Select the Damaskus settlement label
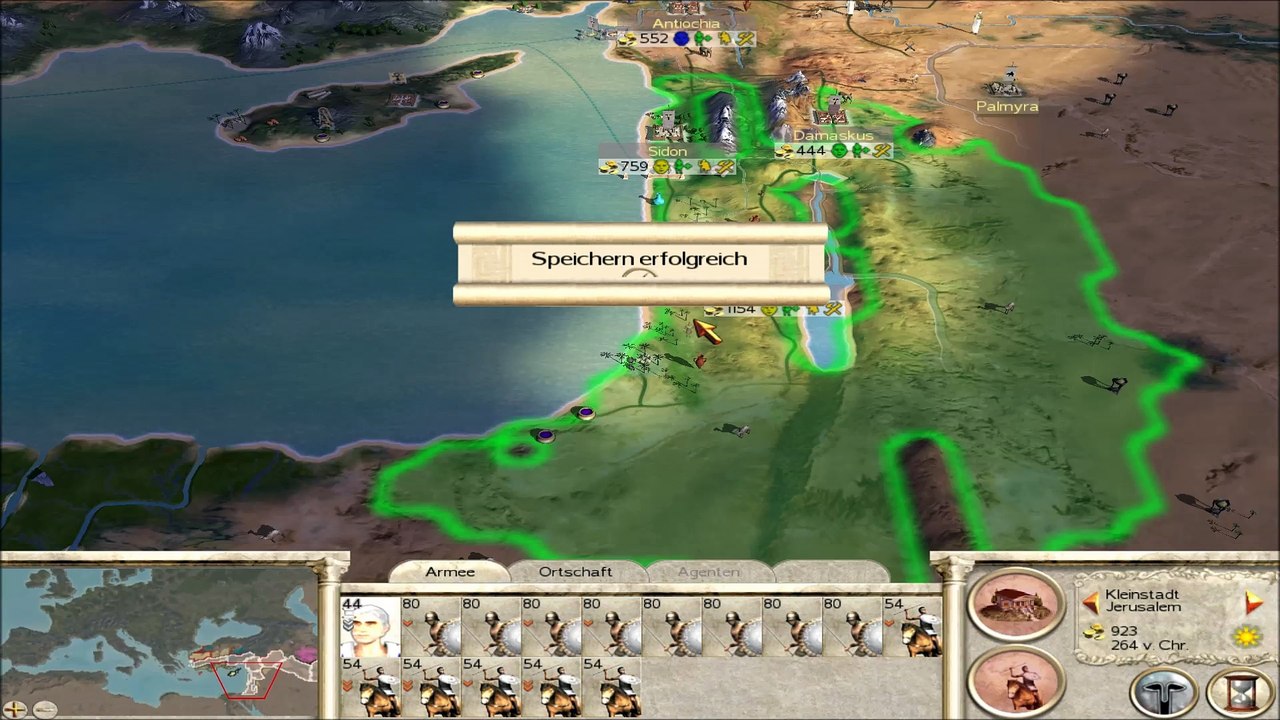This screenshot has width=1280, height=720. [x=833, y=135]
